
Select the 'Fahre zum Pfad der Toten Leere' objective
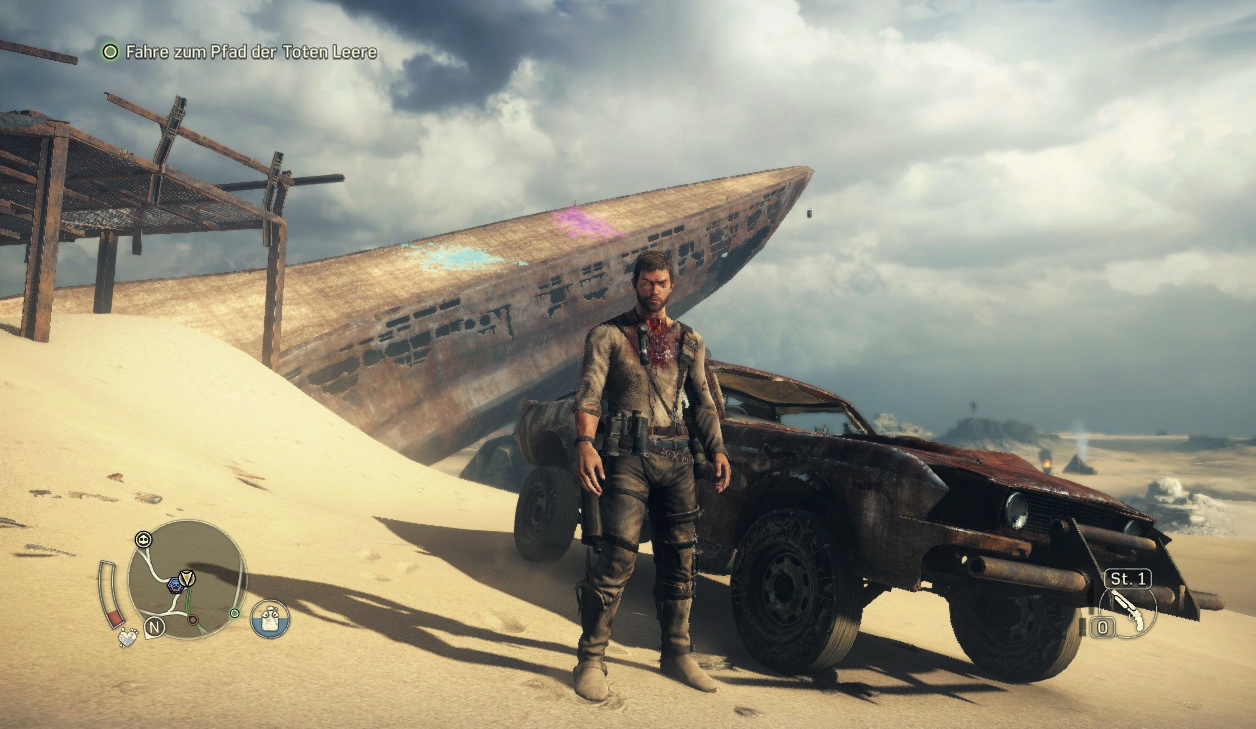(250, 51)
